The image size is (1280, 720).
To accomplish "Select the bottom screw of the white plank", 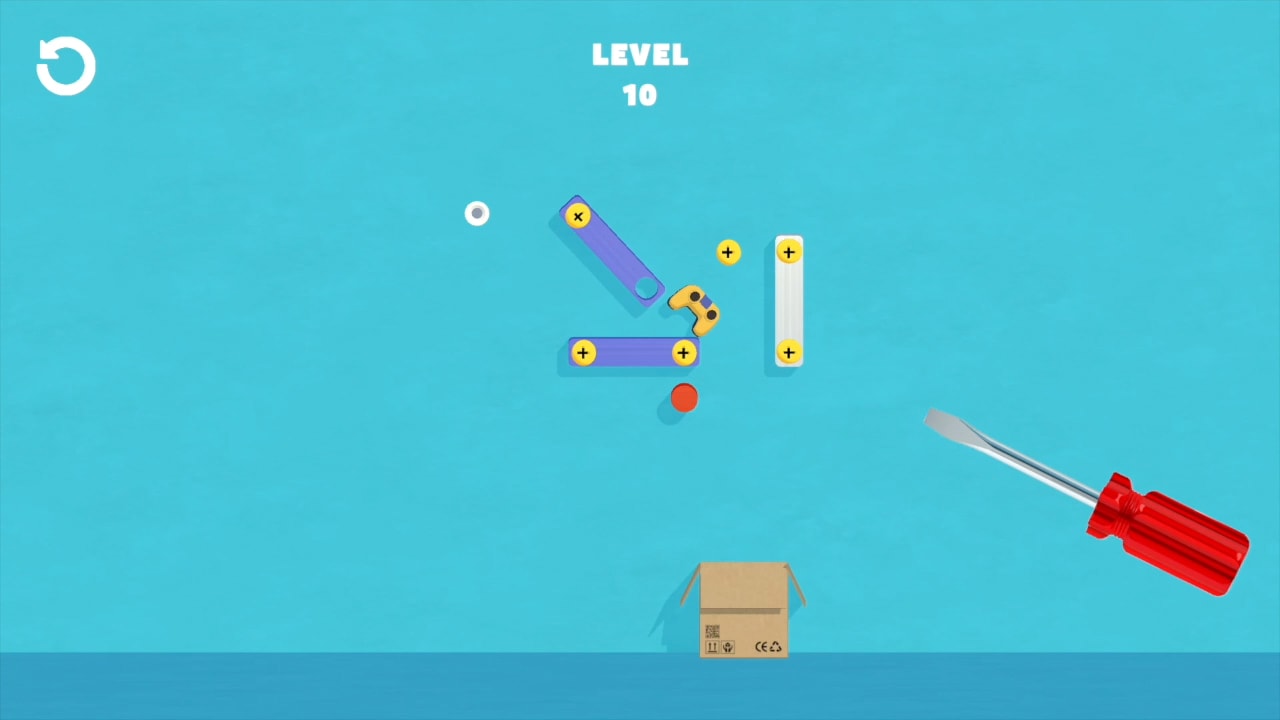I will point(789,352).
